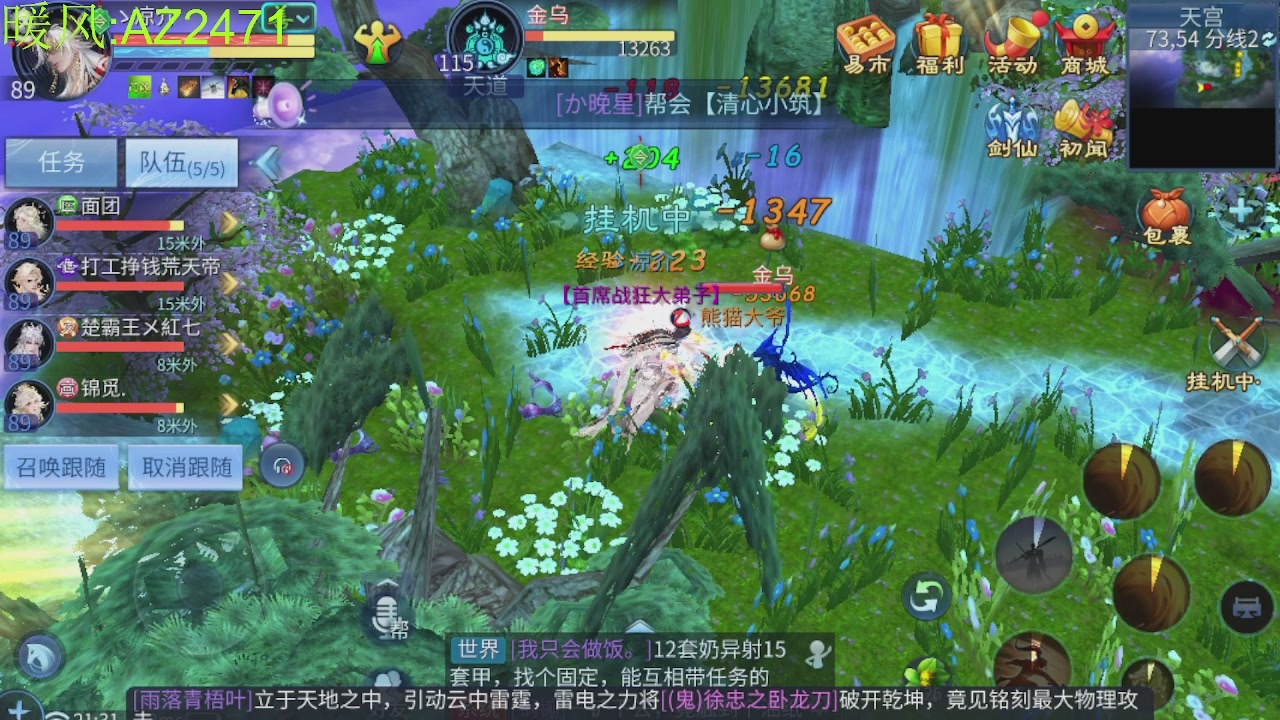This screenshot has width=1280, height=720.
Task: Switch to the 任务 tab
Action: pos(60,162)
